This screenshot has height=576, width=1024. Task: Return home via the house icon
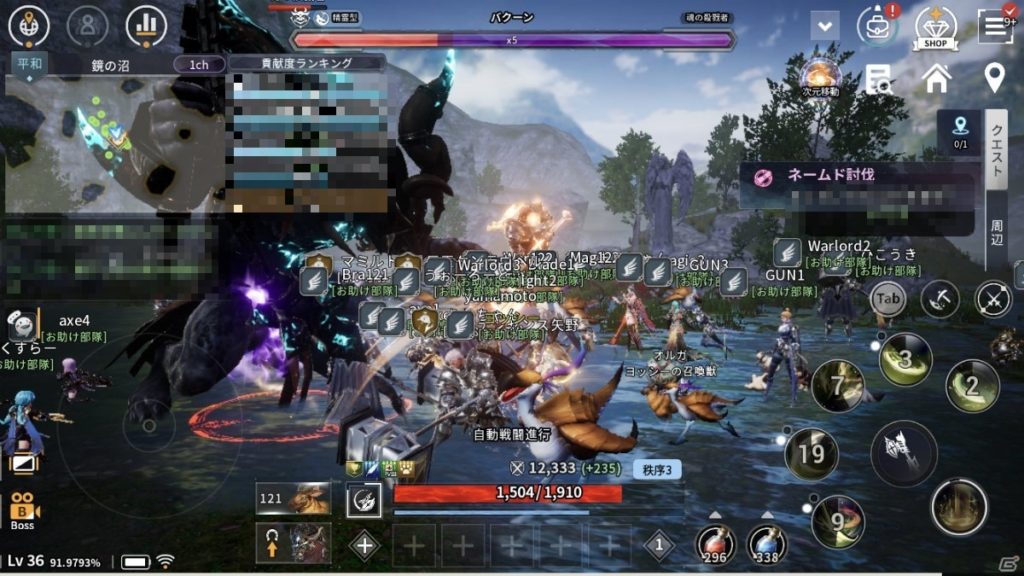tap(937, 78)
